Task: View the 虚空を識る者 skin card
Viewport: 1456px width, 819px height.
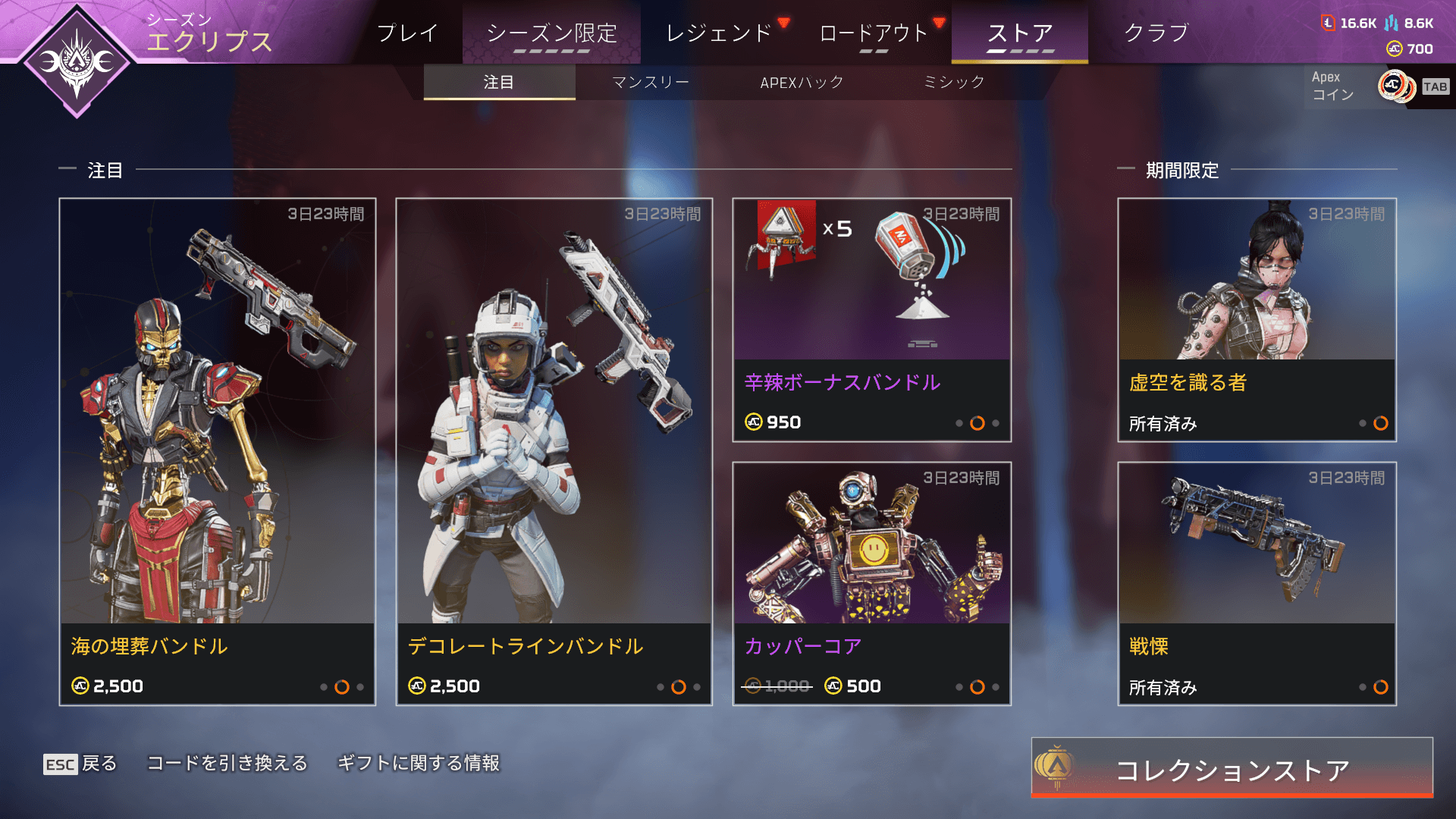Action: click(1257, 319)
